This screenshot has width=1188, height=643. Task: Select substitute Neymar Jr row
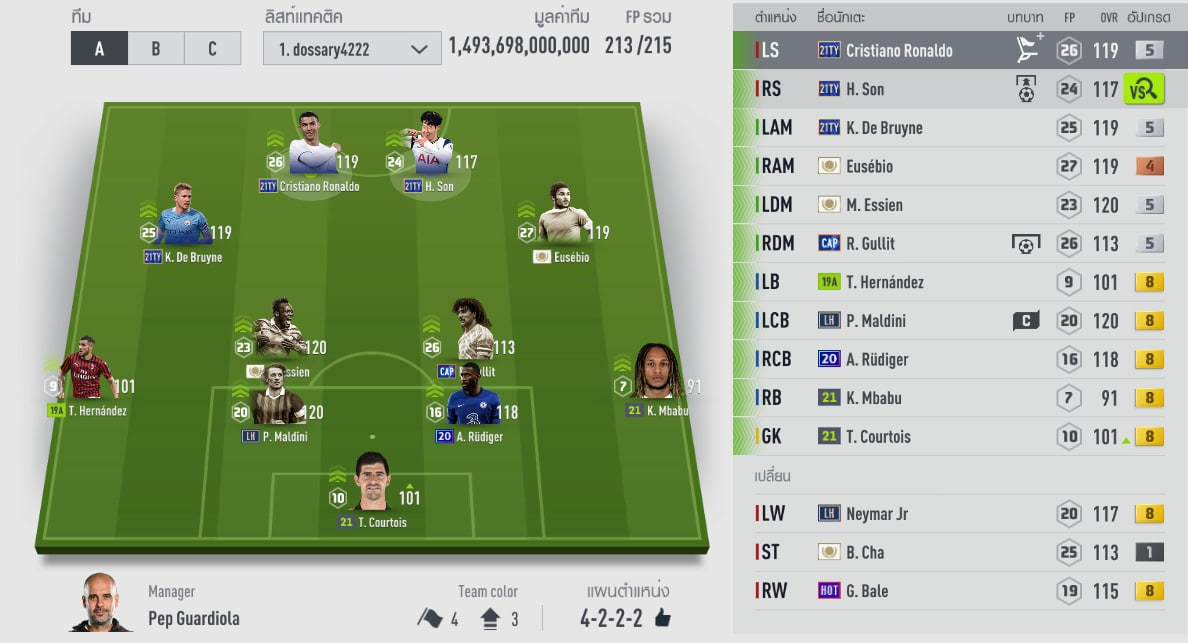tap(898, 514)
